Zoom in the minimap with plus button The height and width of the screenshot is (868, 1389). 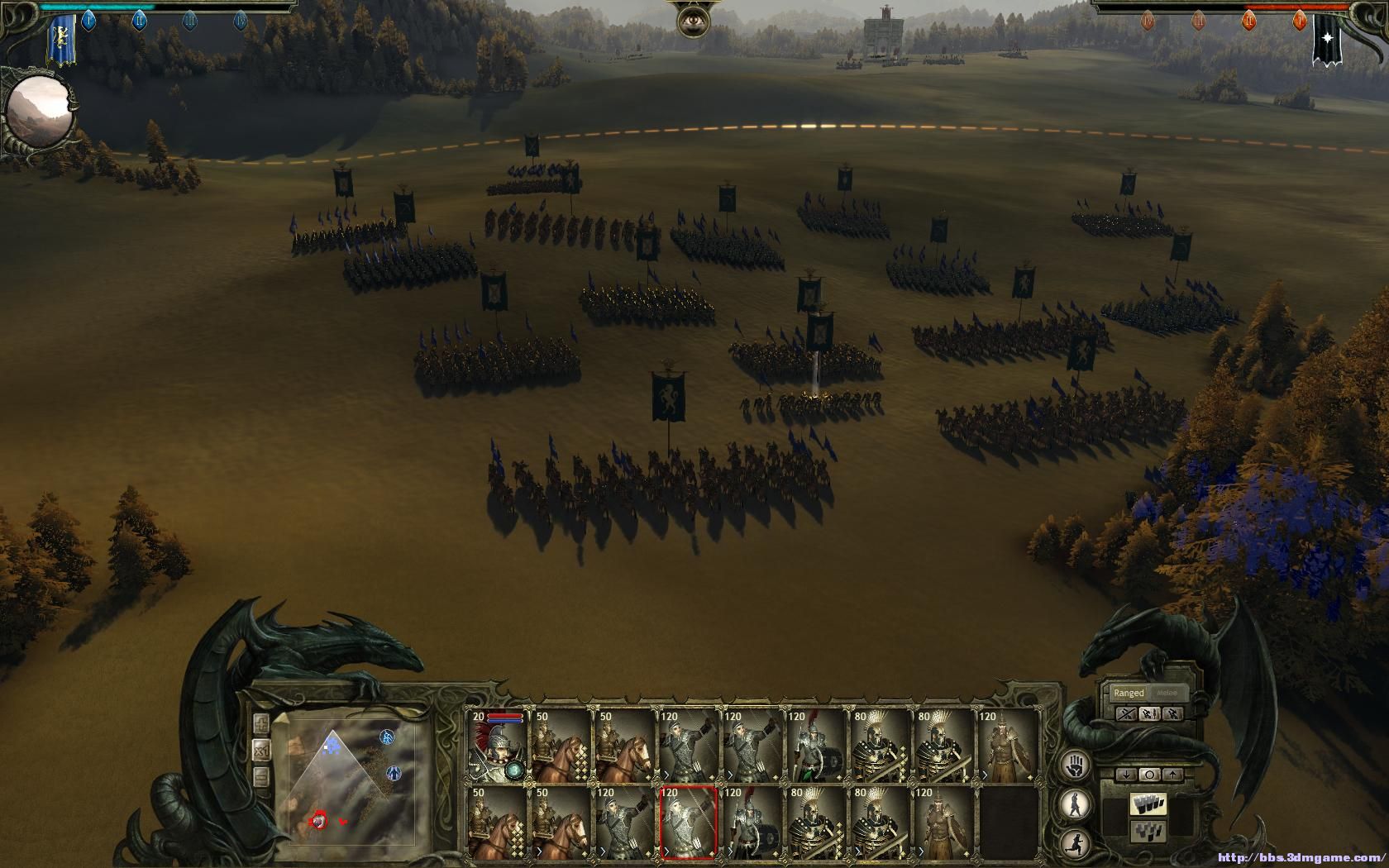[x=262, y=724]
